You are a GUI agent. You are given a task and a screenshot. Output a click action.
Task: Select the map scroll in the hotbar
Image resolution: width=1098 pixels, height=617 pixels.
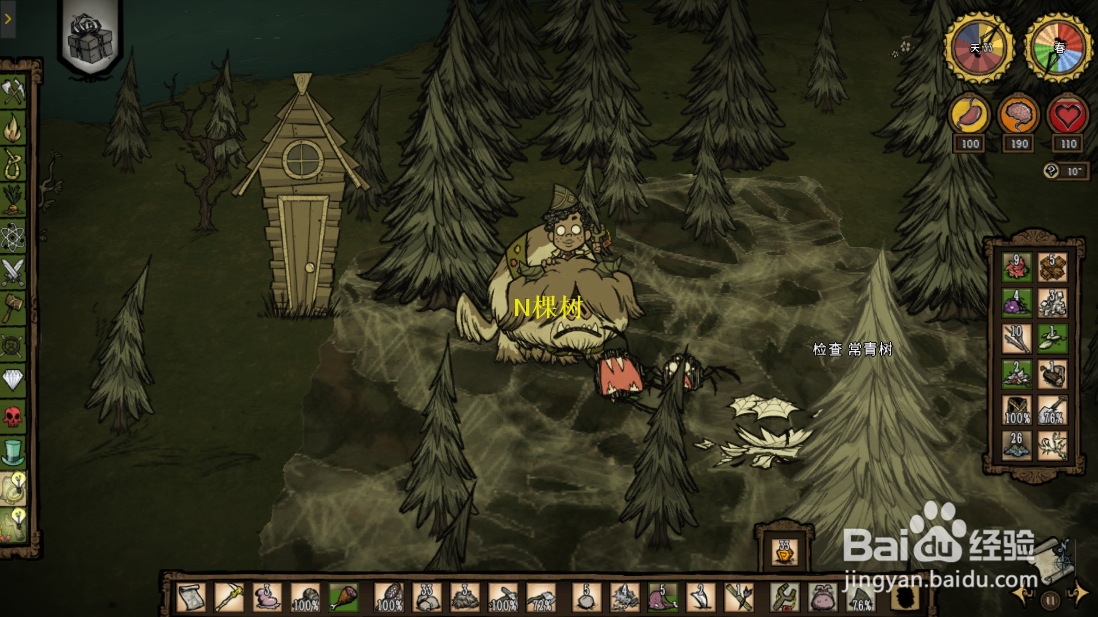click(191, 597)
